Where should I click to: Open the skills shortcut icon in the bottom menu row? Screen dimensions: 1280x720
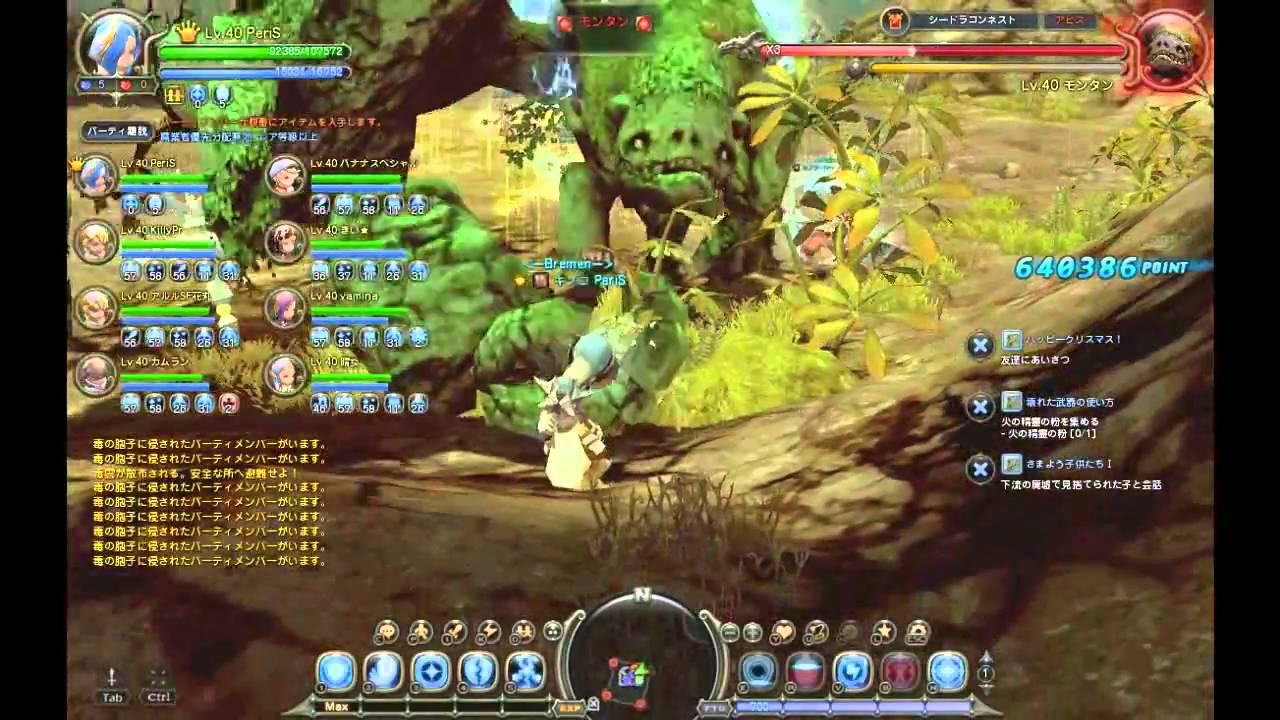[487, 630]
